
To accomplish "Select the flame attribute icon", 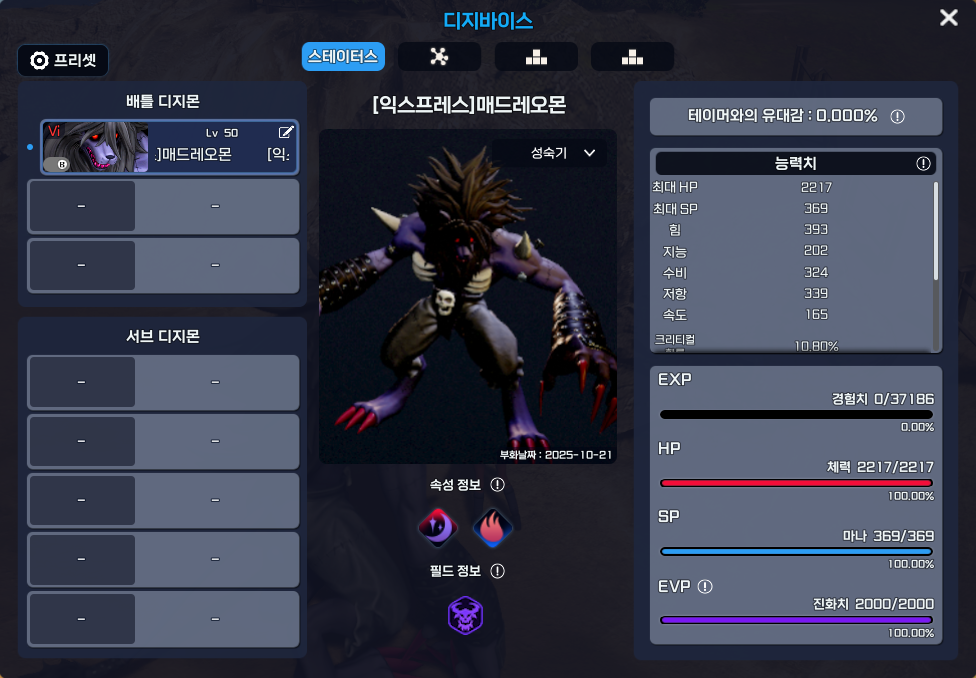I will coord(492,526).
